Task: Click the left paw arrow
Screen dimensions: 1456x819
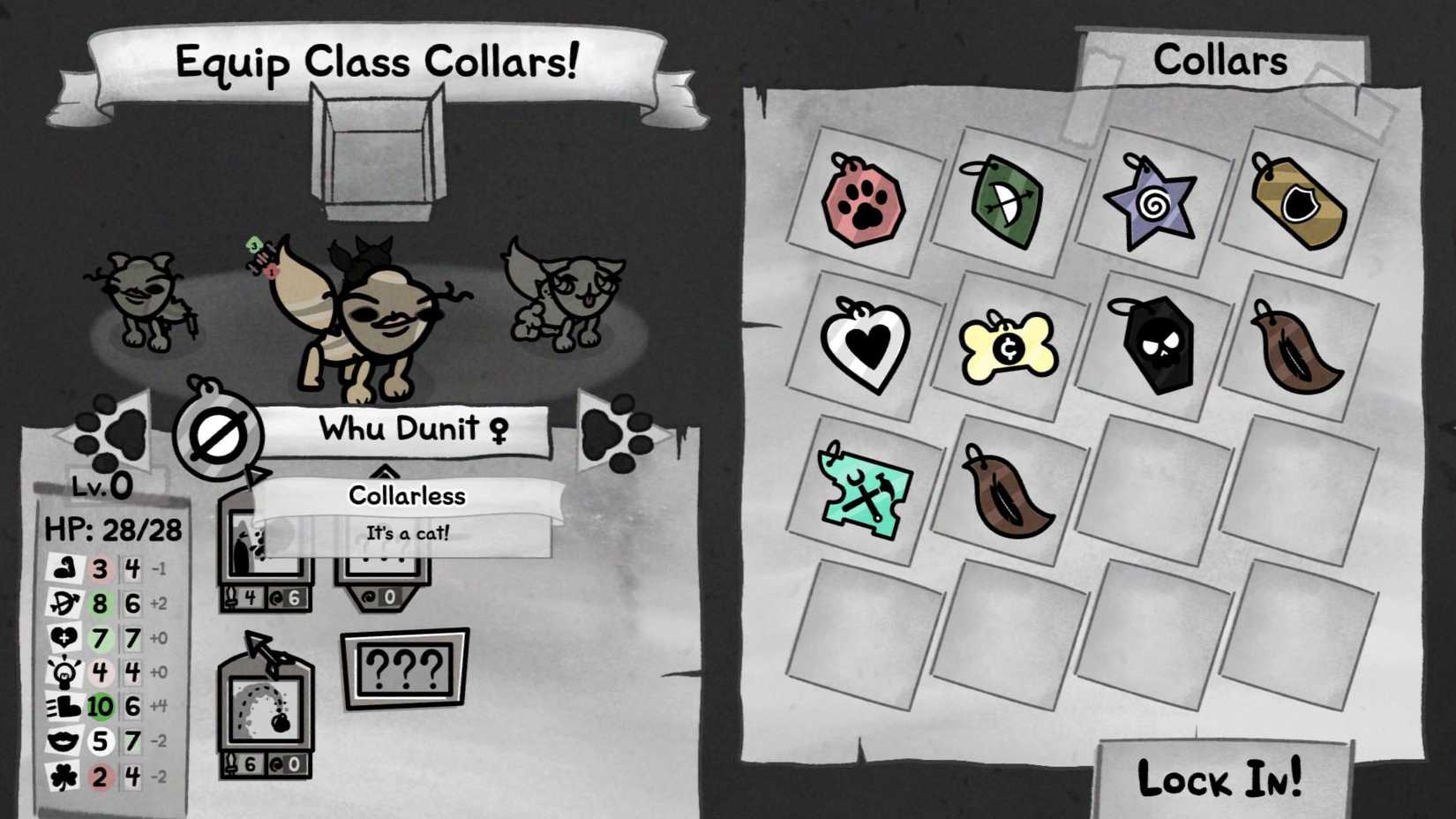Action: click(106, 432)
